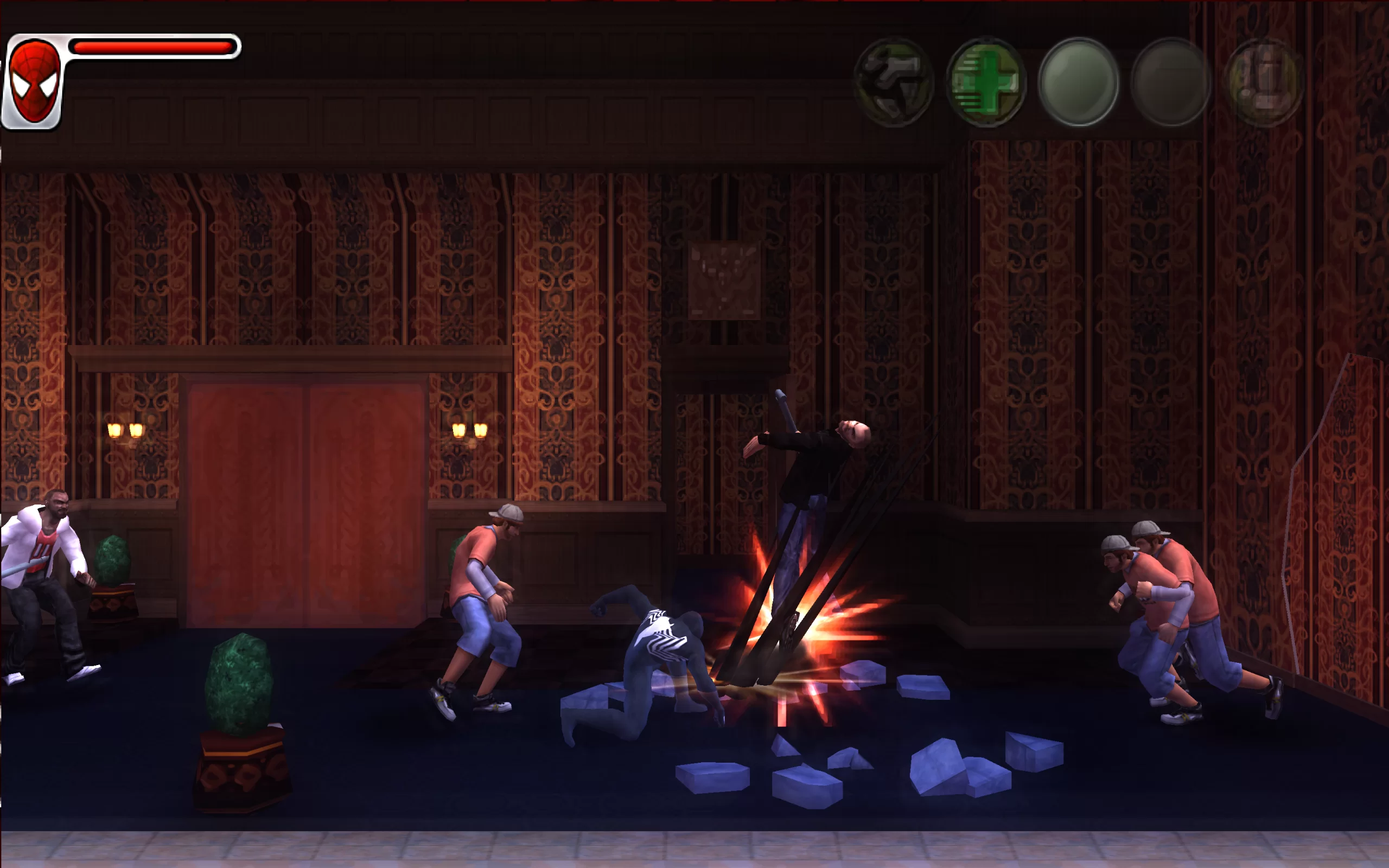Select the Spider-Man mask portrait
This screenshot has width=1389, height=868.
click(34, 81)
